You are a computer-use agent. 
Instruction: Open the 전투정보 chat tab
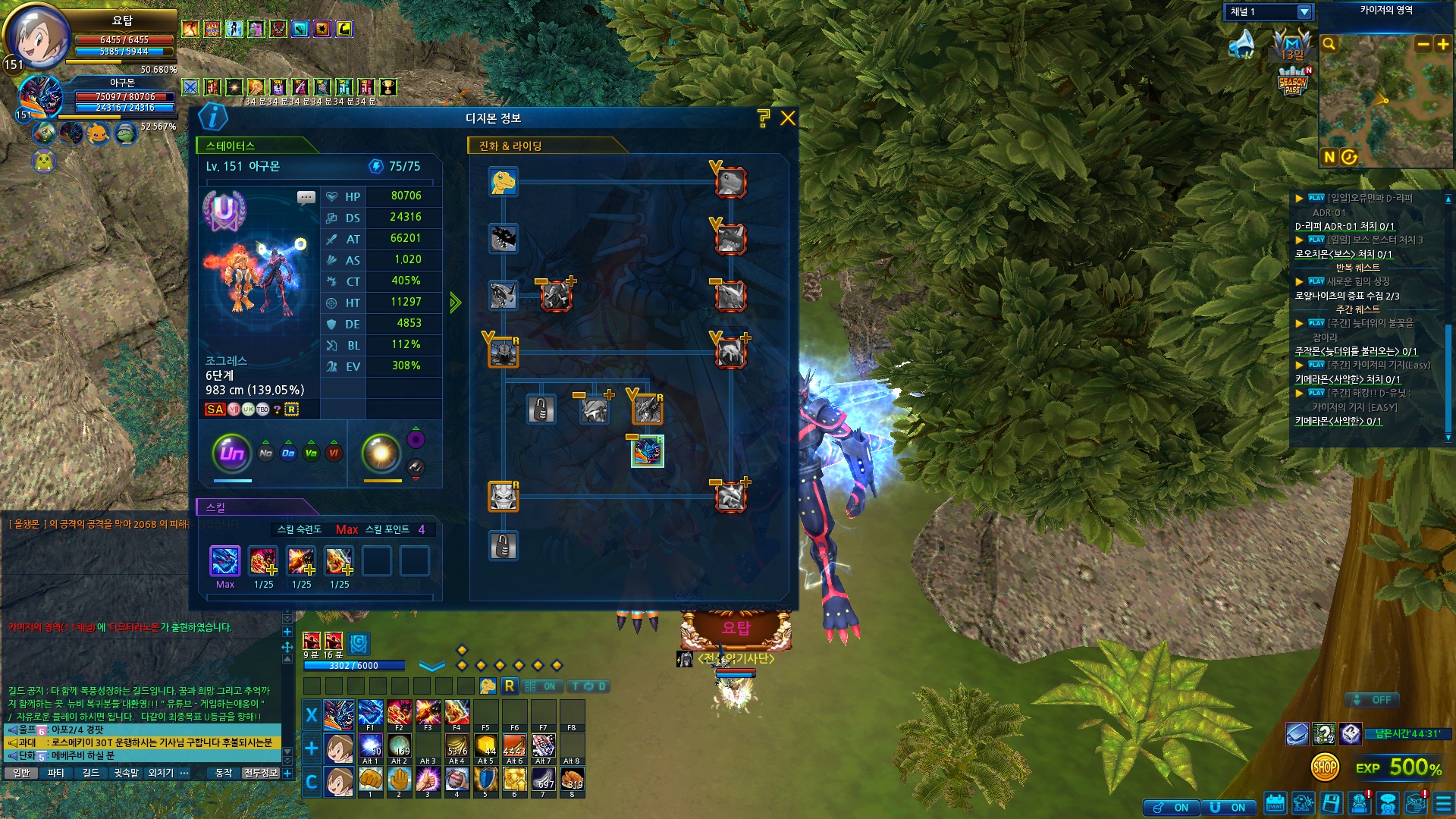click(261, 773)
